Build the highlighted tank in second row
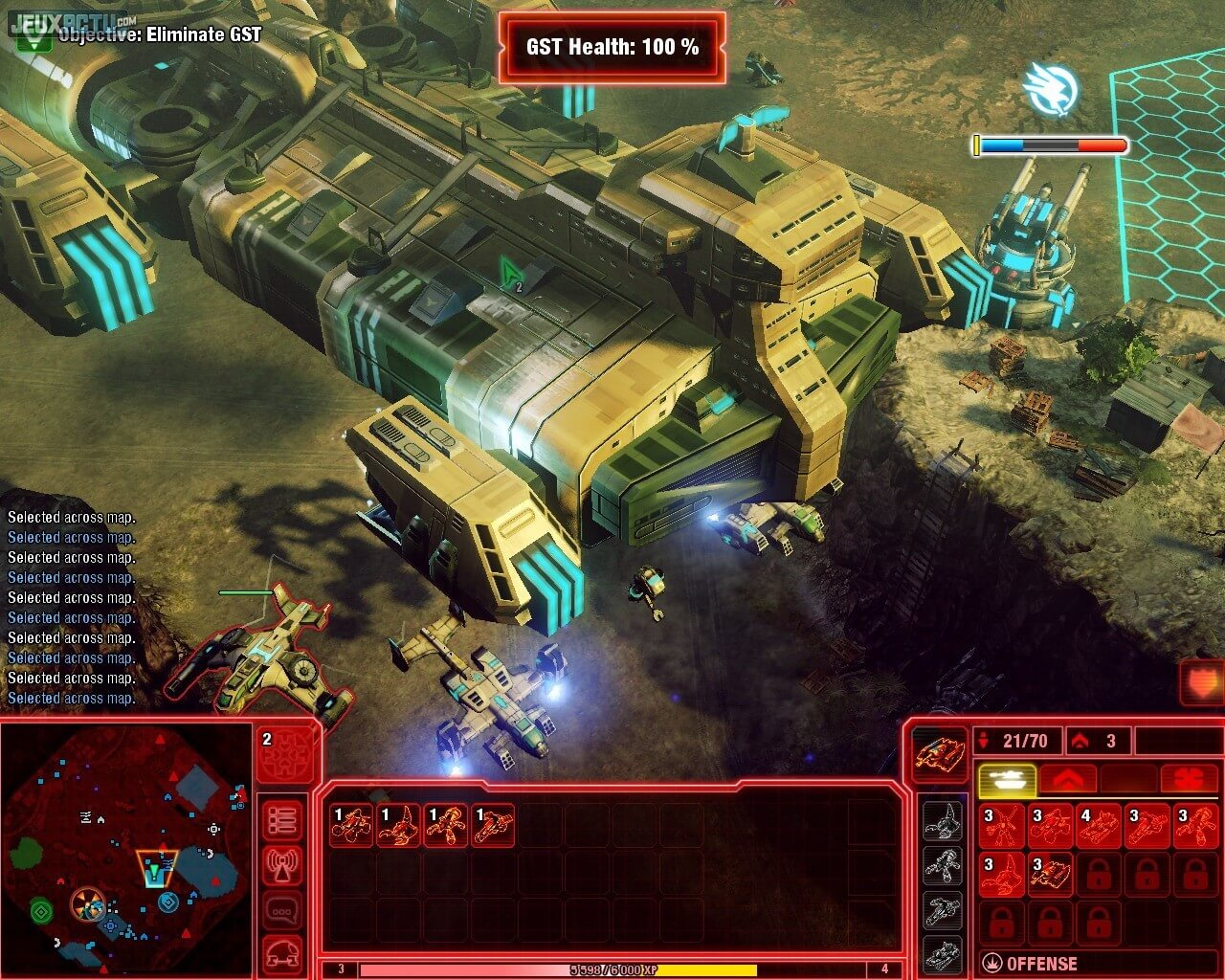1225x980 pixels. tap(1050, 875)
